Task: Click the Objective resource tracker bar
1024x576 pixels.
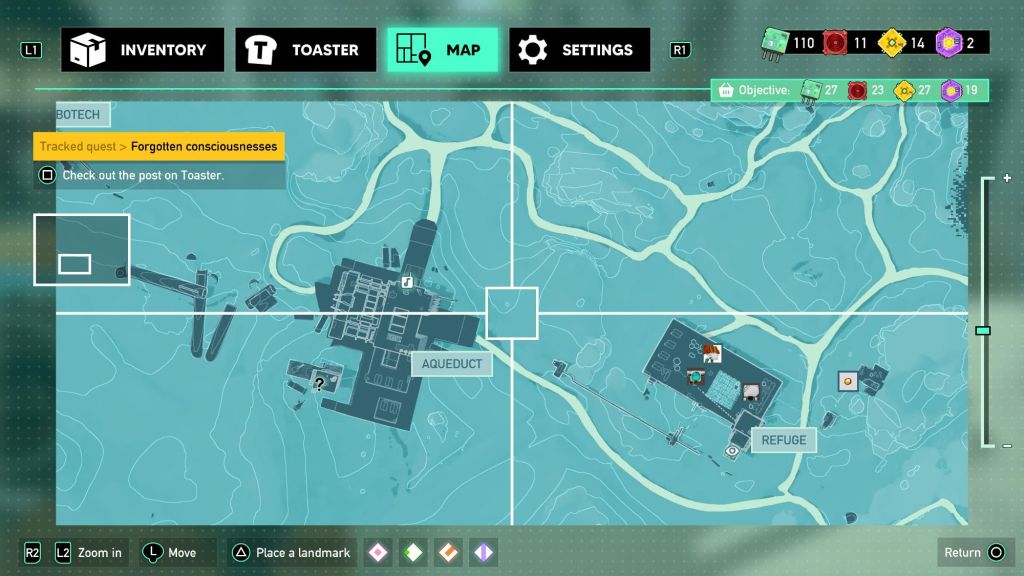Action: click(850, 91)
